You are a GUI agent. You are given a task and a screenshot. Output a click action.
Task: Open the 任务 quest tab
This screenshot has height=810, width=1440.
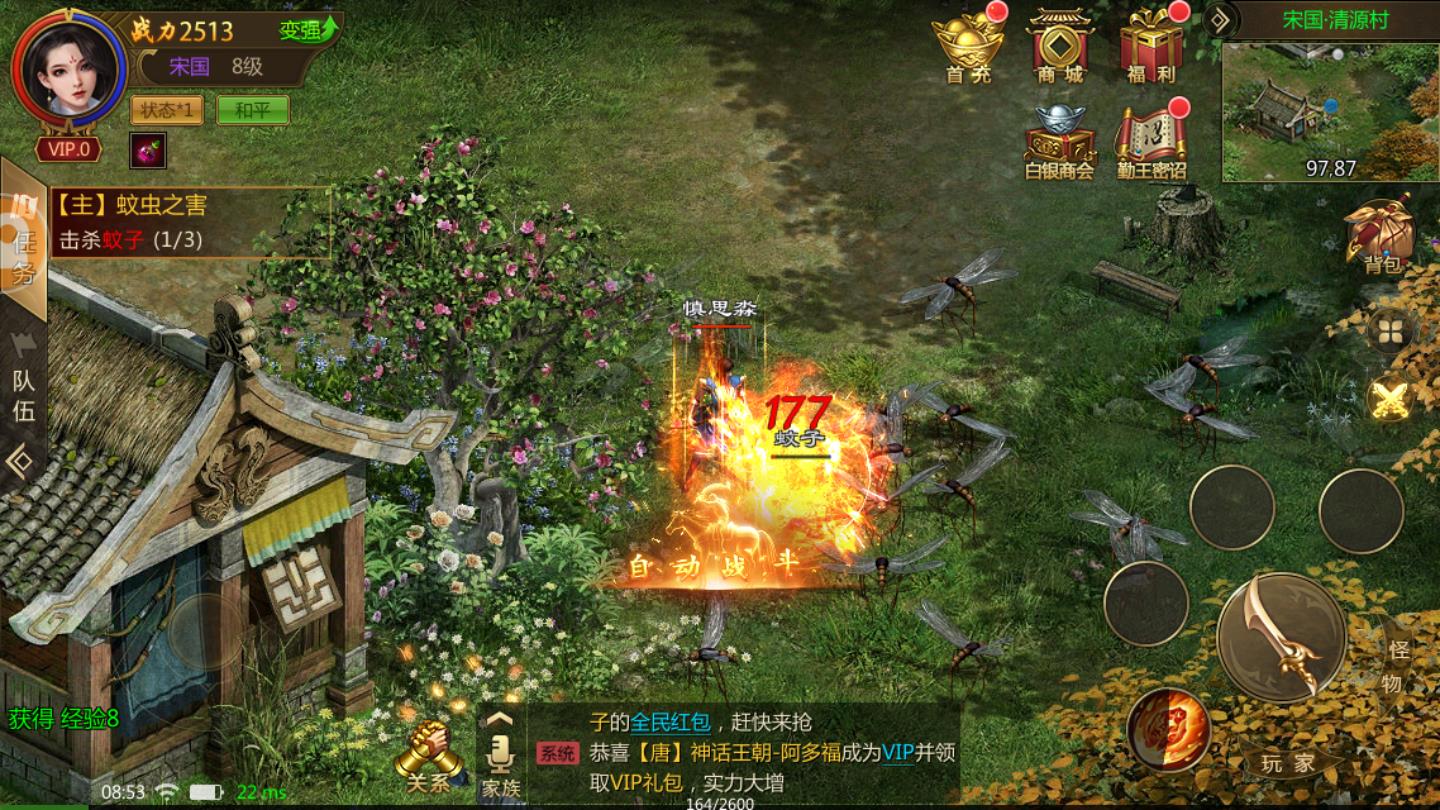click(24, 242)
